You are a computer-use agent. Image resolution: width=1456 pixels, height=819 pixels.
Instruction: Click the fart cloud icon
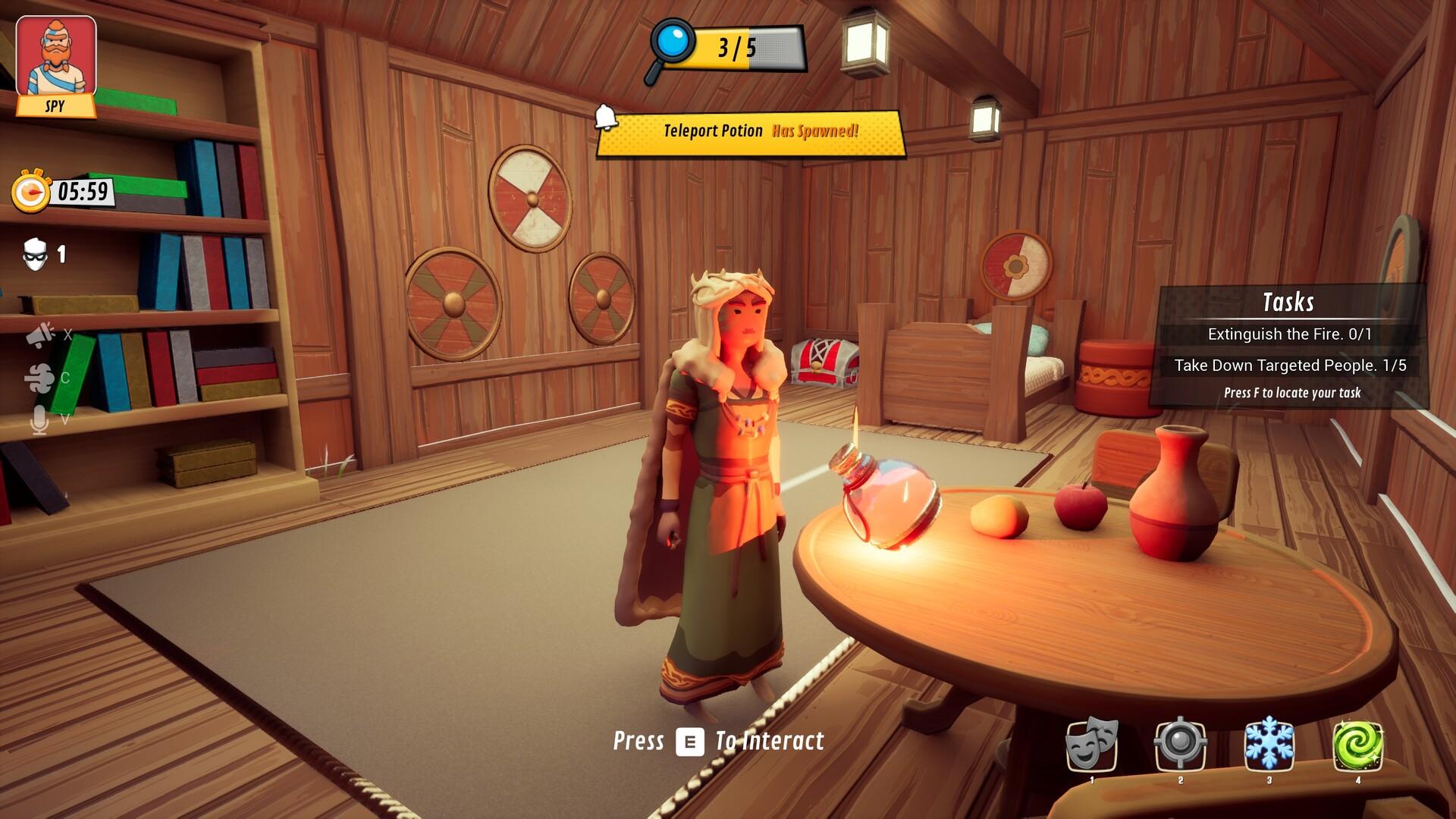(x=40, y=378)
